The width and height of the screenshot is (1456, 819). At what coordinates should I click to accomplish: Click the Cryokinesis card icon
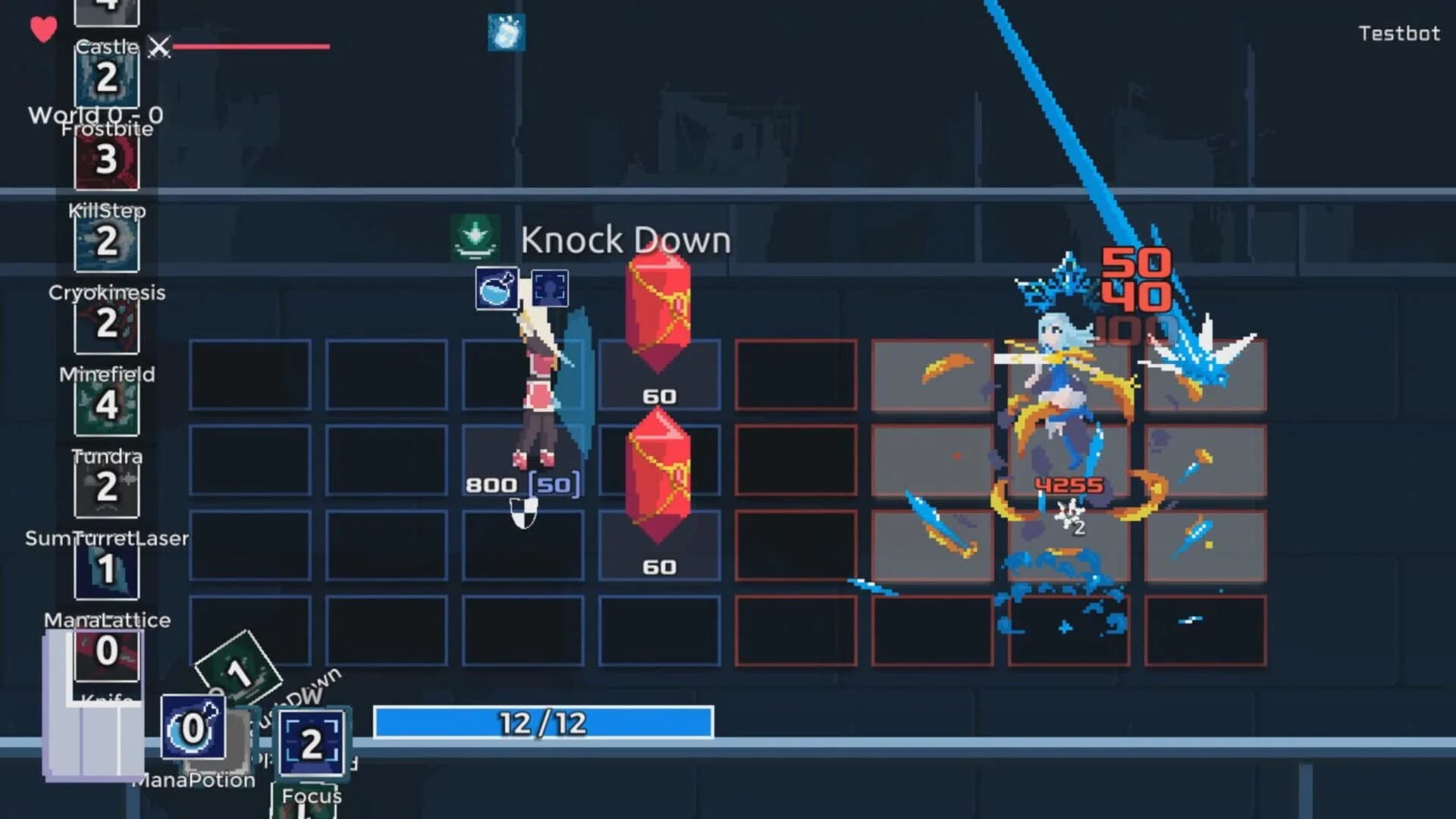pos(106,326)
